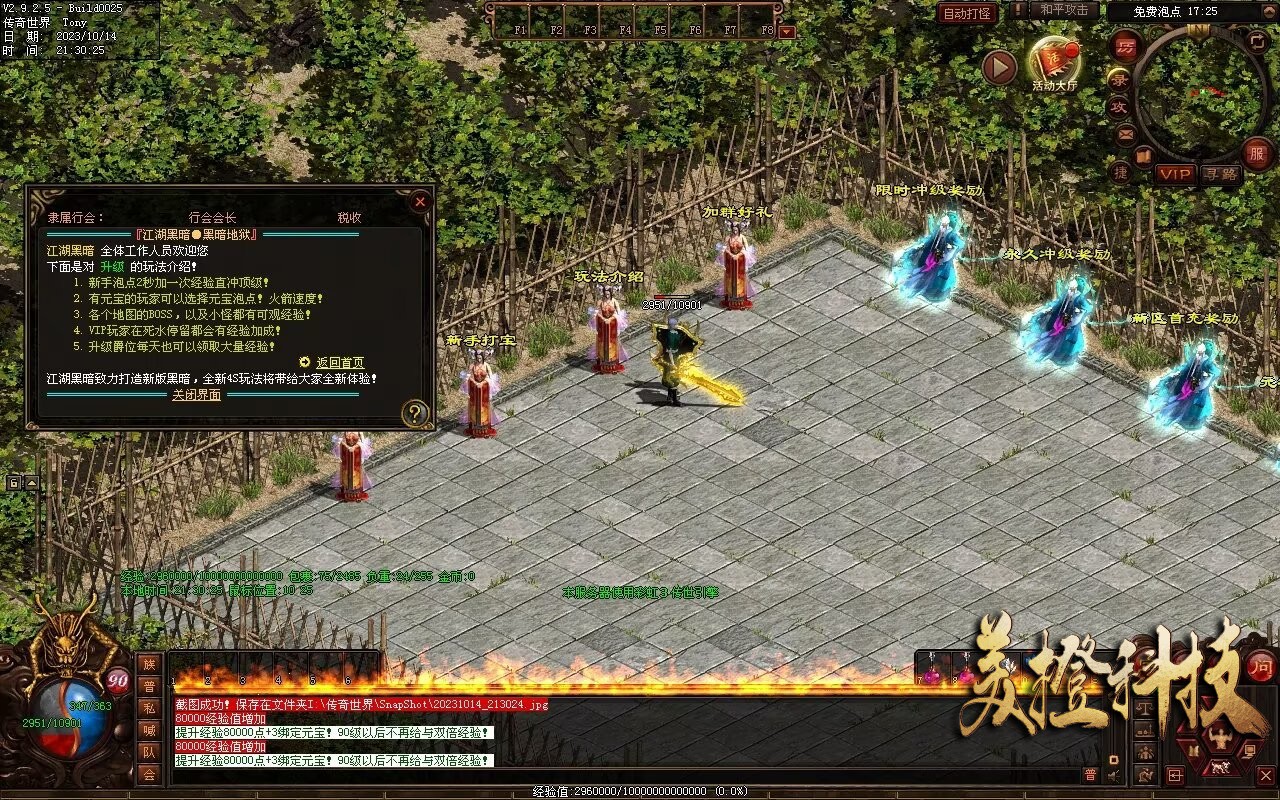Toggle the 自动打怪 auto-fight button
The image size is (1280, 800).
967,13
